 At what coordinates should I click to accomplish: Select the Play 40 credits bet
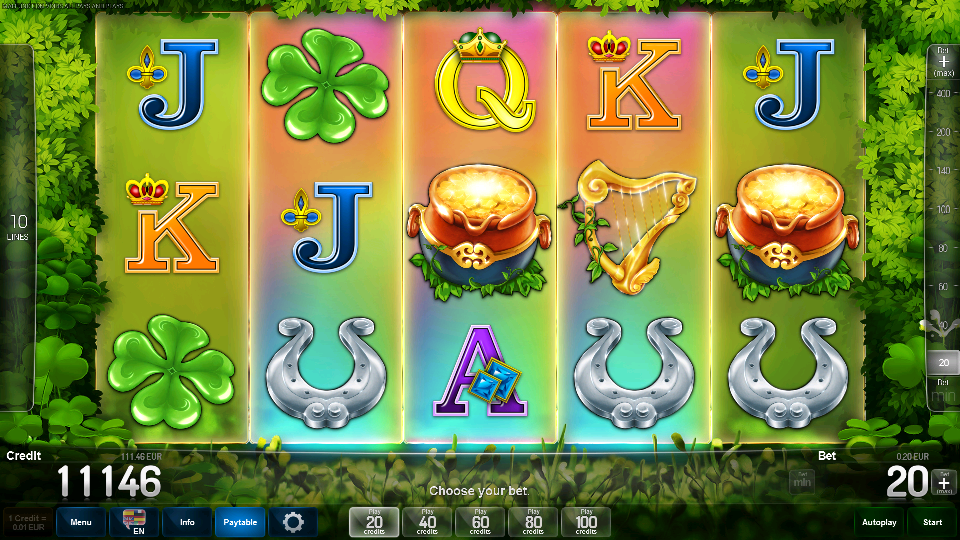click(427, 522)
